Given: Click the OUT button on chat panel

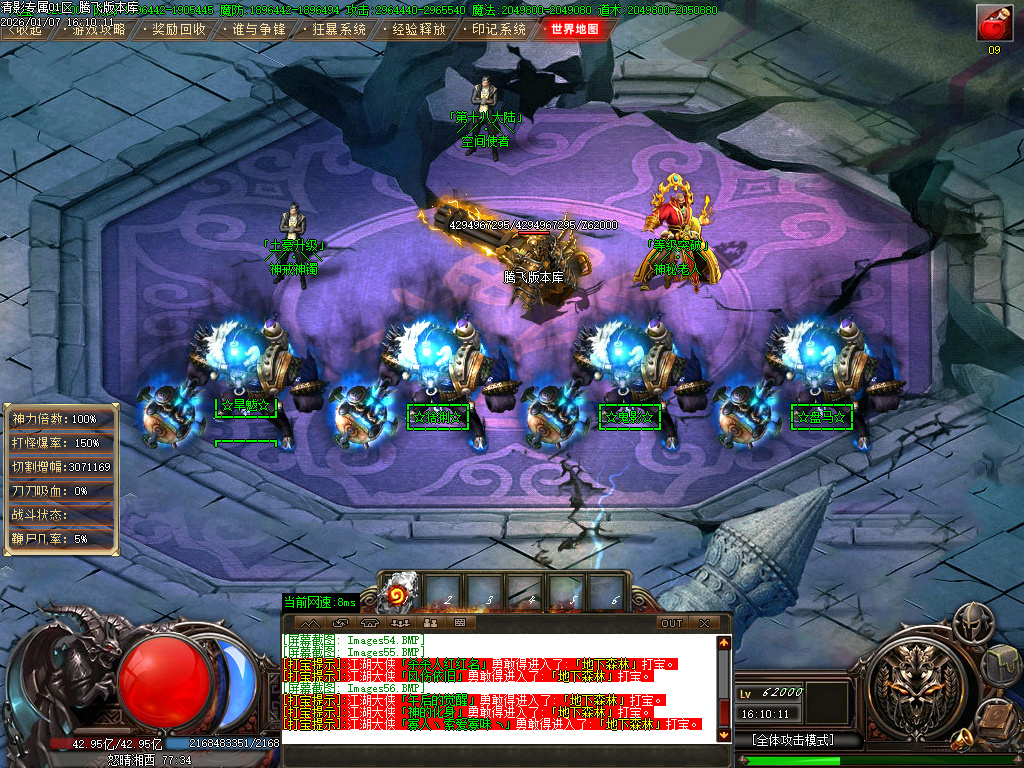Looking at the screenshot, I should [672, 623].
